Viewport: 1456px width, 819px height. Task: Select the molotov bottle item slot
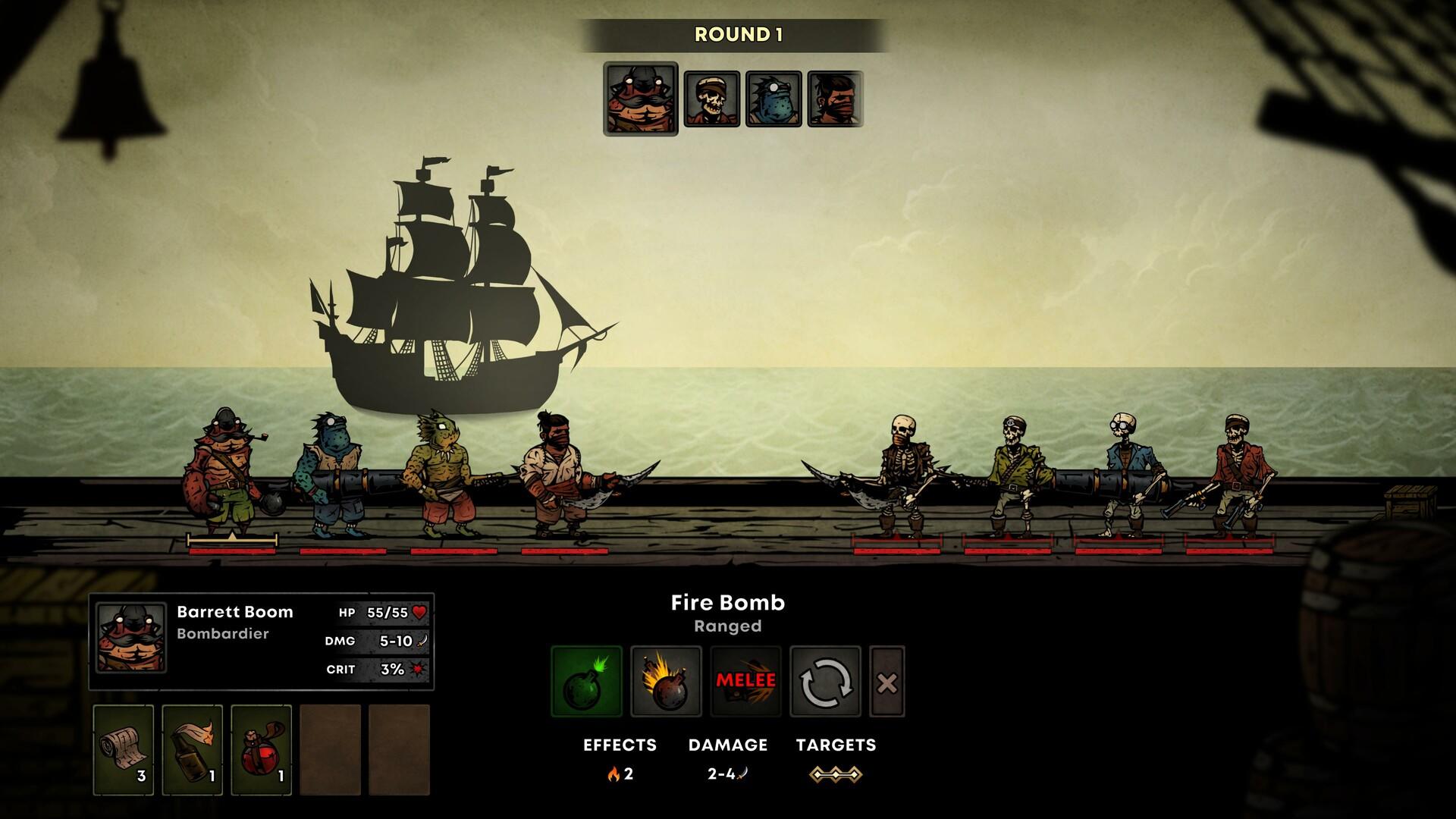[192, 749]
